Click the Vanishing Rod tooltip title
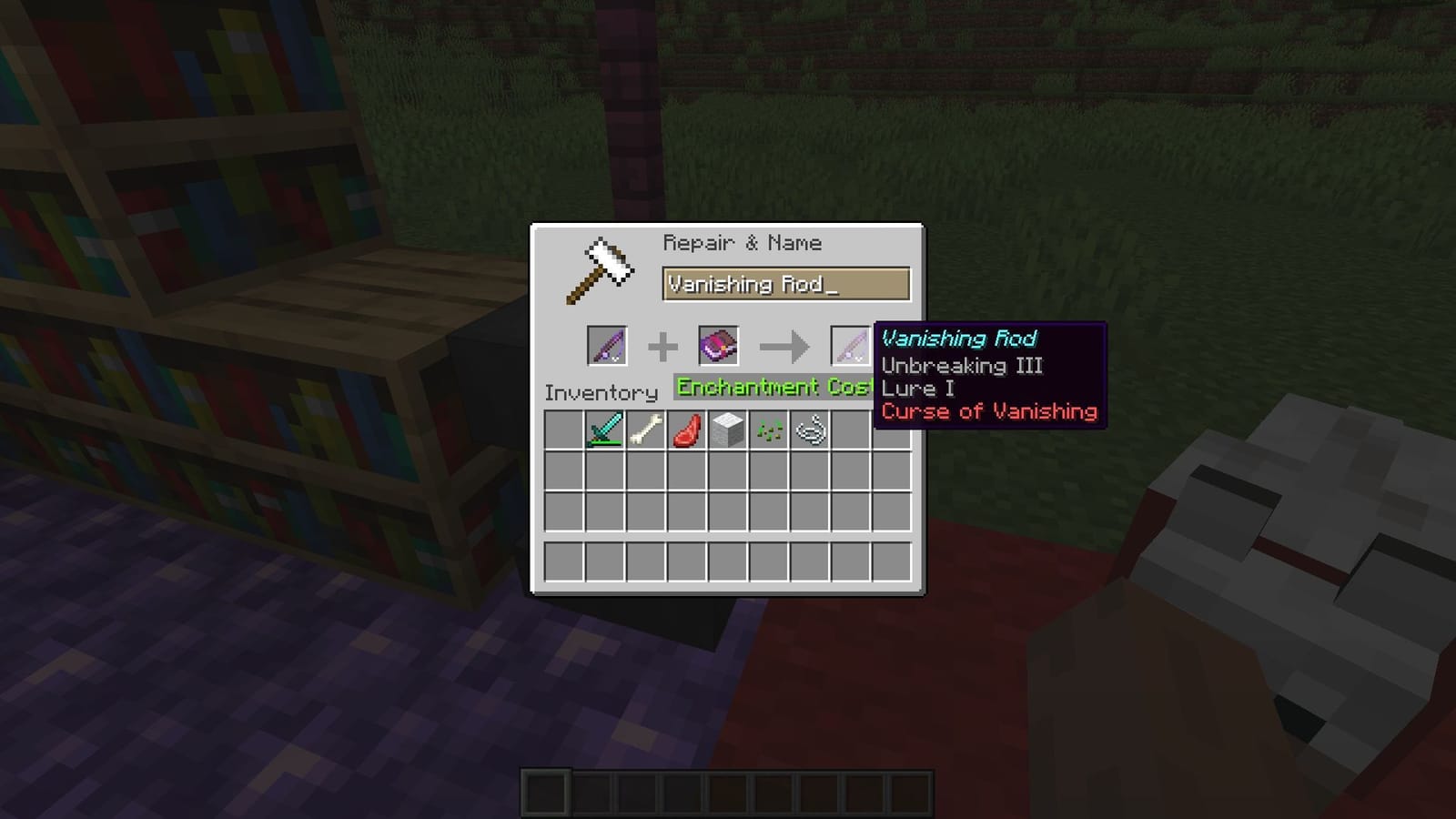Screen dimensions: 1456x819 [x=958, y=339]
